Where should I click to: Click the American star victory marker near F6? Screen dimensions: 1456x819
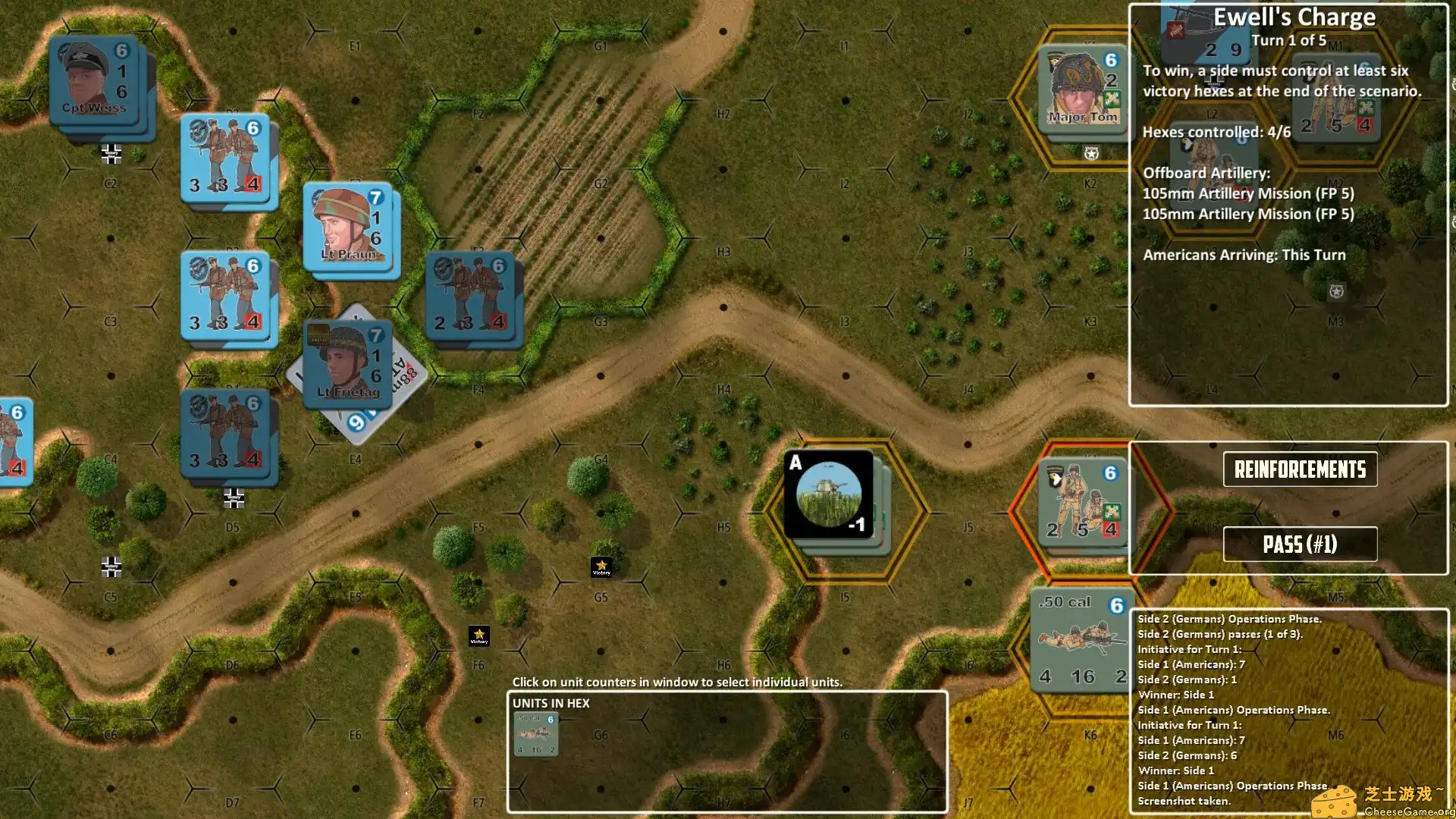click(480, 637)
